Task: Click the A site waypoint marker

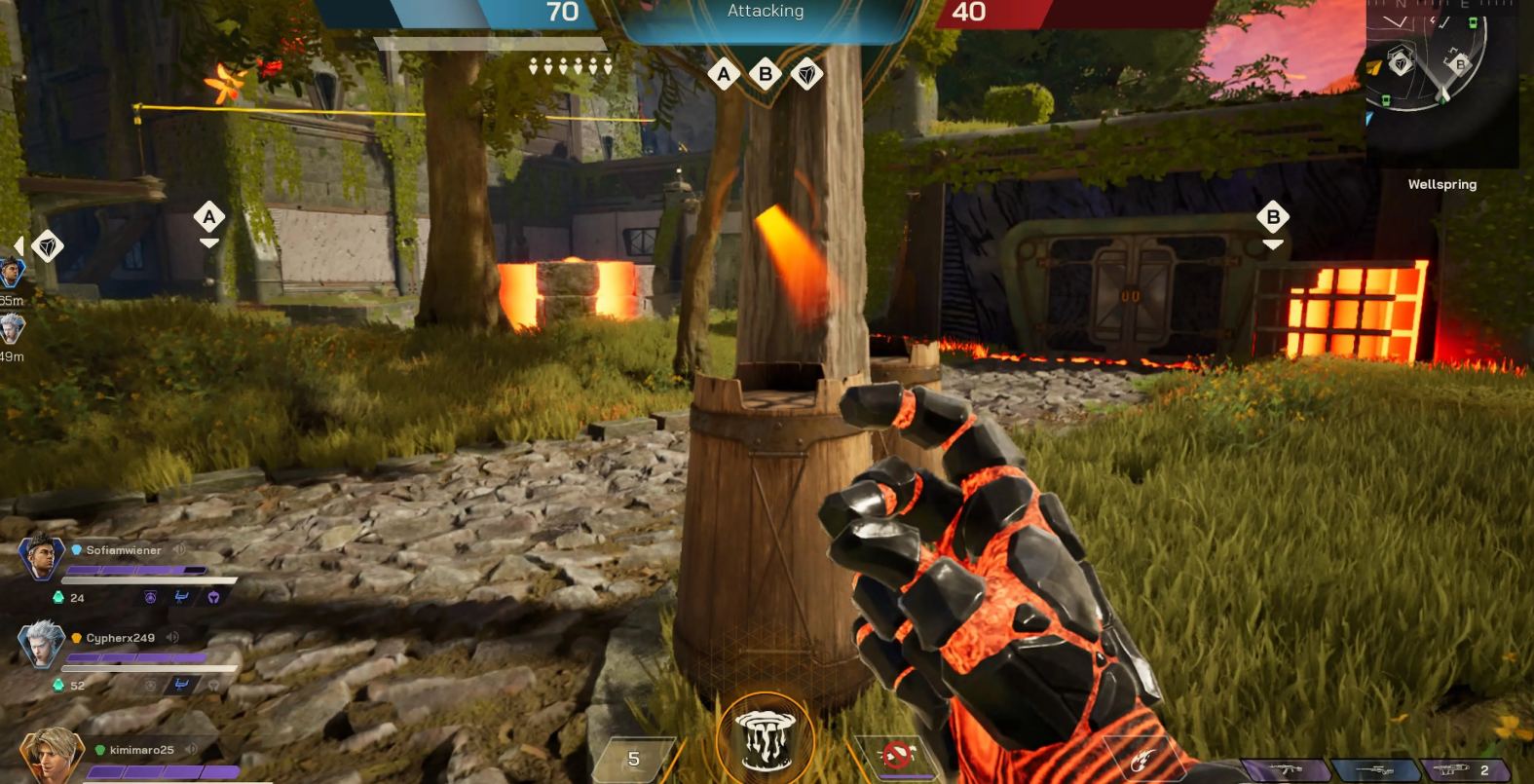Action: click(209, 217)
